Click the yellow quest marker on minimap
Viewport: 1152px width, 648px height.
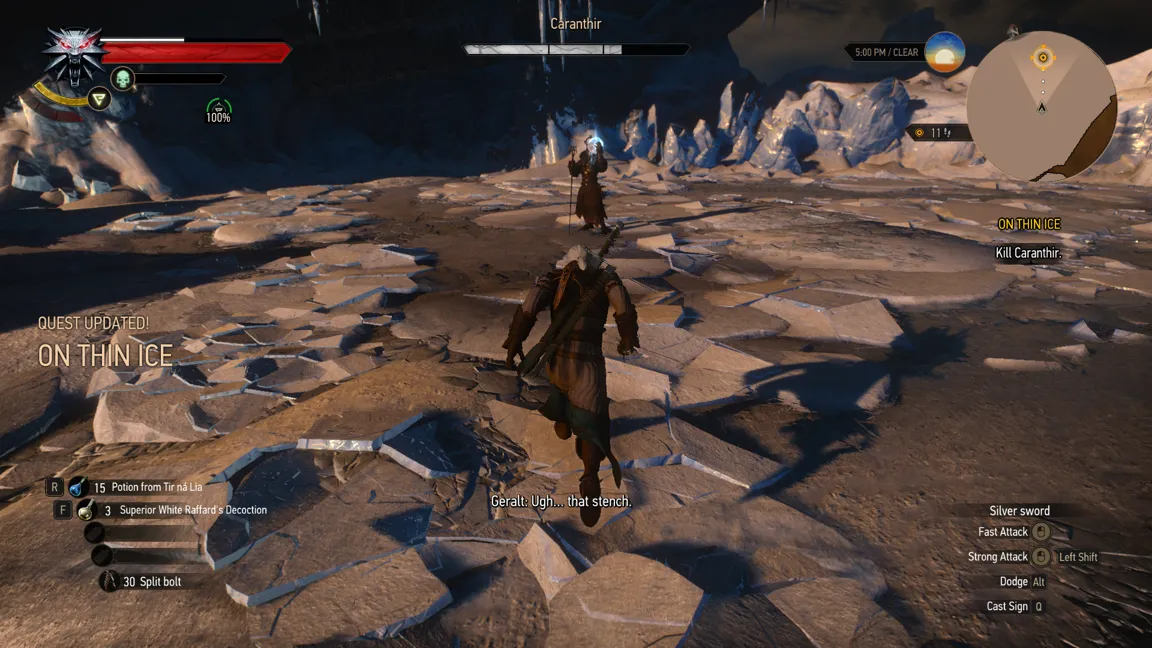[1043, 58]
